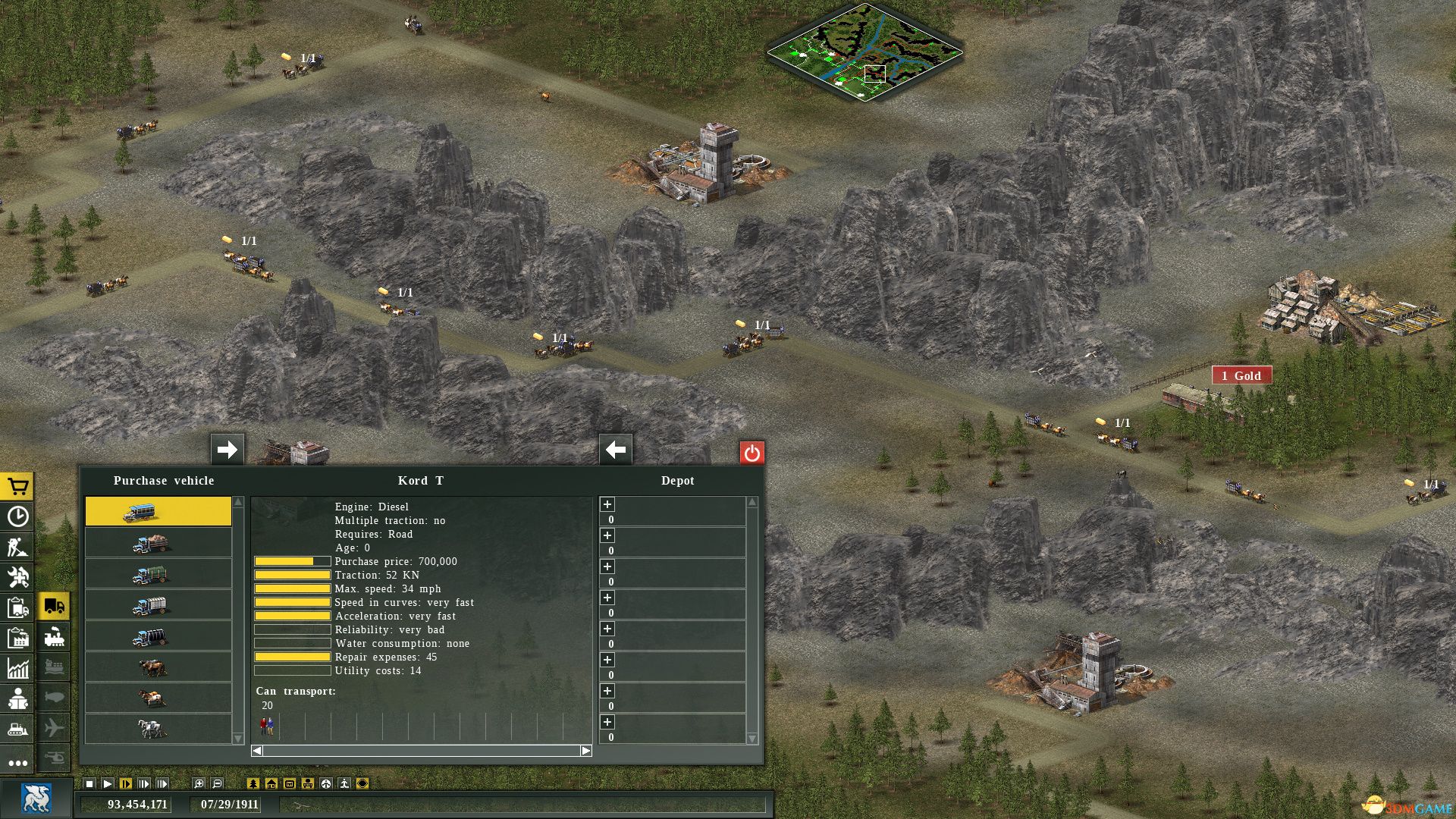The height and width of the screenshot is (819, 1456).
Task: Toggle tree visibility on the map
Action: 253,783
